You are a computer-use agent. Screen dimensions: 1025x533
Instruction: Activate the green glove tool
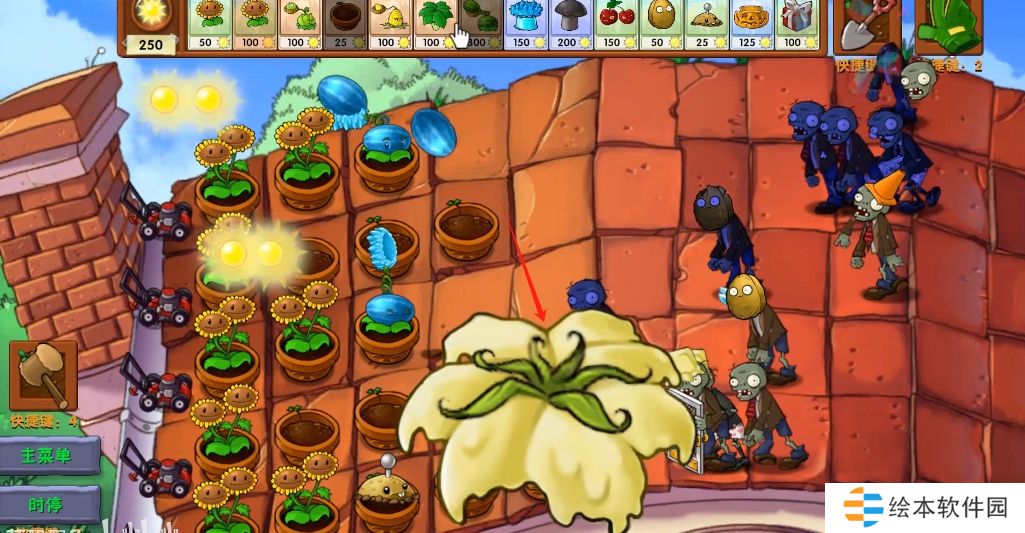[948, 26]
